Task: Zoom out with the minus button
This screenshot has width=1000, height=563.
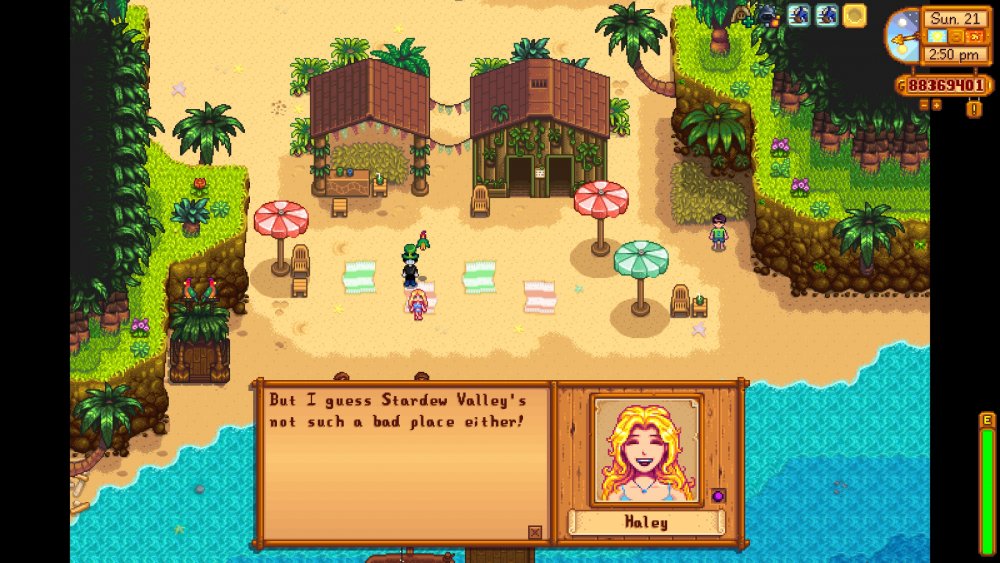Action: pyautogui.click(x=922, y=104)
